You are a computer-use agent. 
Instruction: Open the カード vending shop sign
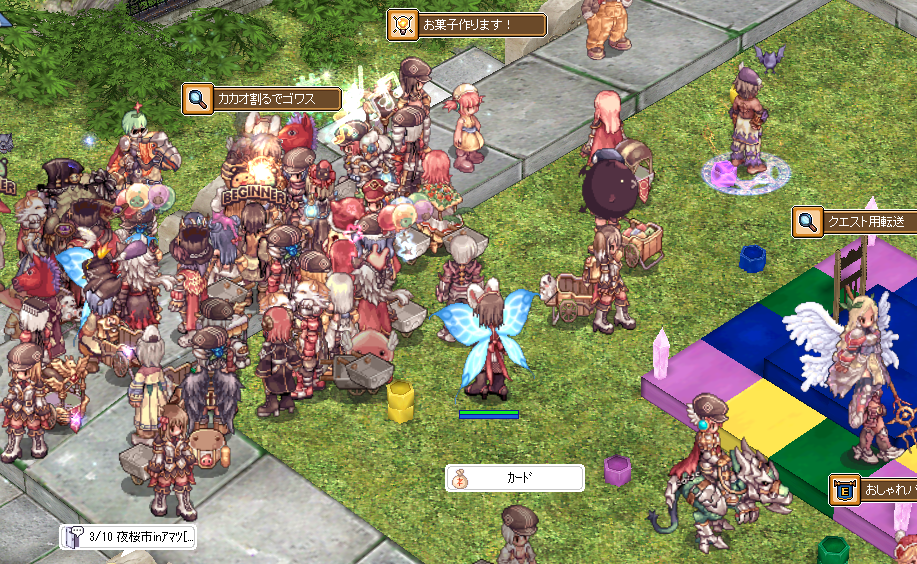tap(514, 478)
